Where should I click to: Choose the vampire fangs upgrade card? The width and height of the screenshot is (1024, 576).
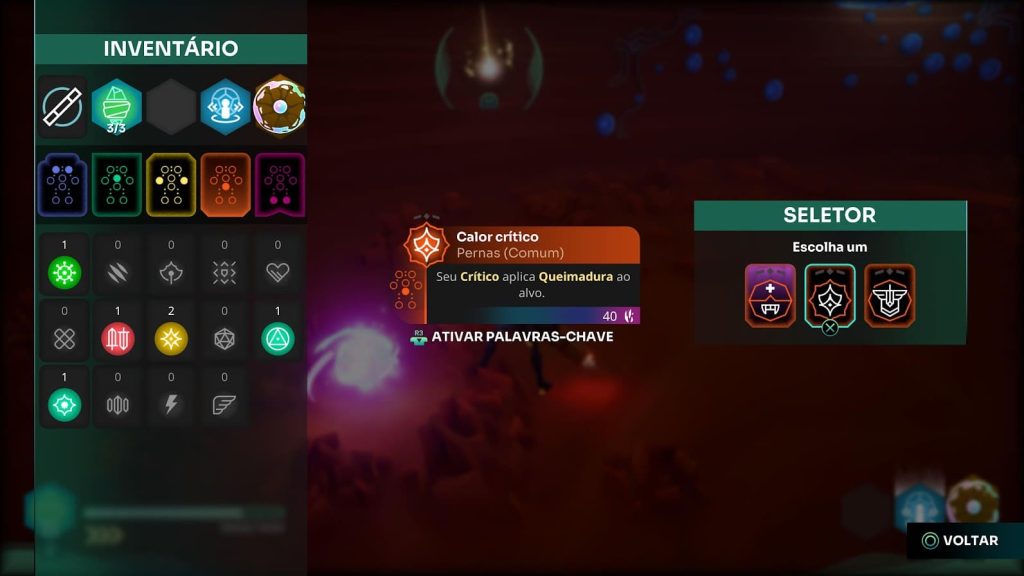coord(770,295)
